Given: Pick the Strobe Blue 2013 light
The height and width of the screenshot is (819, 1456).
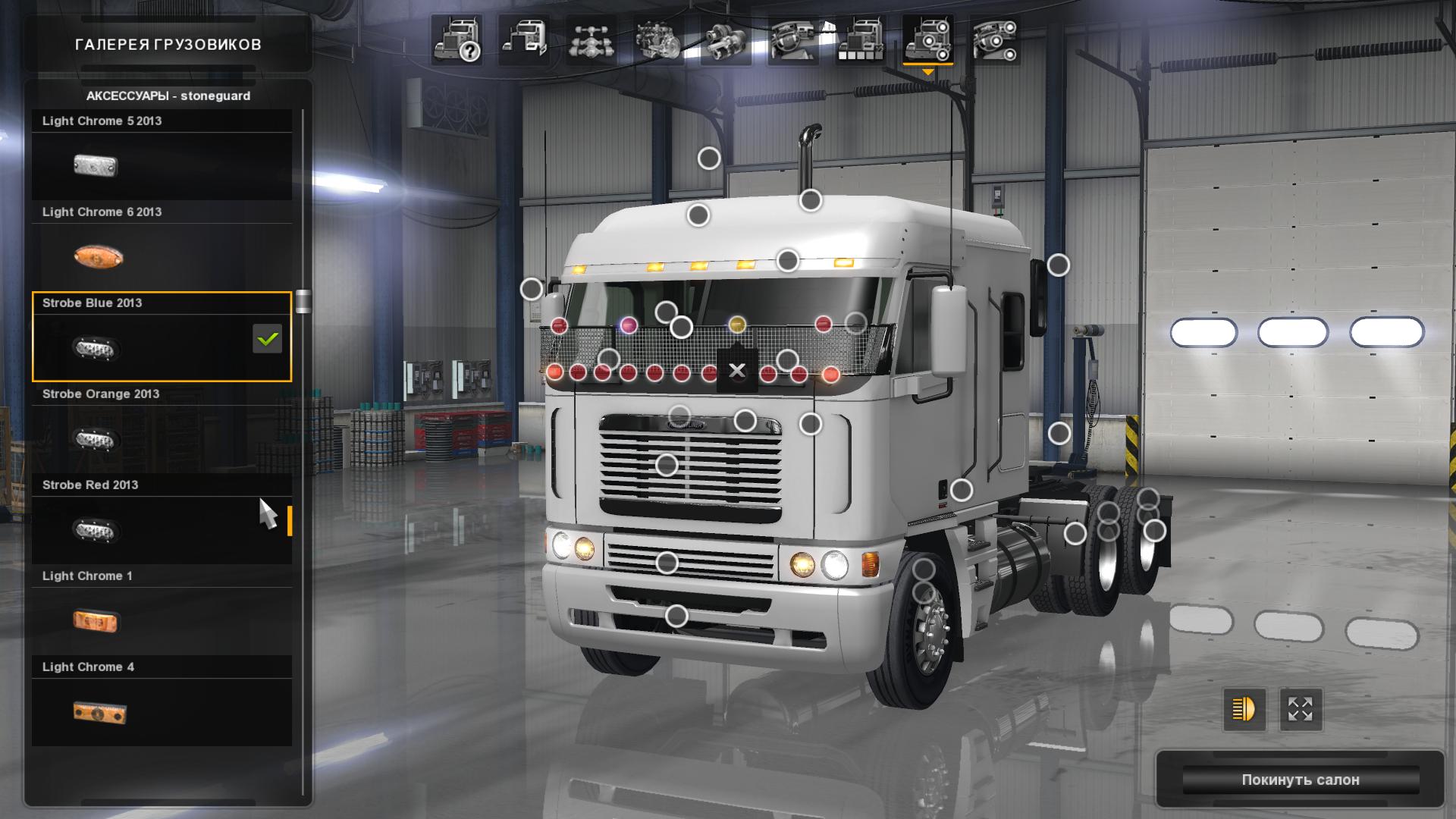Looking at the screenshot, I should [162, 337].
